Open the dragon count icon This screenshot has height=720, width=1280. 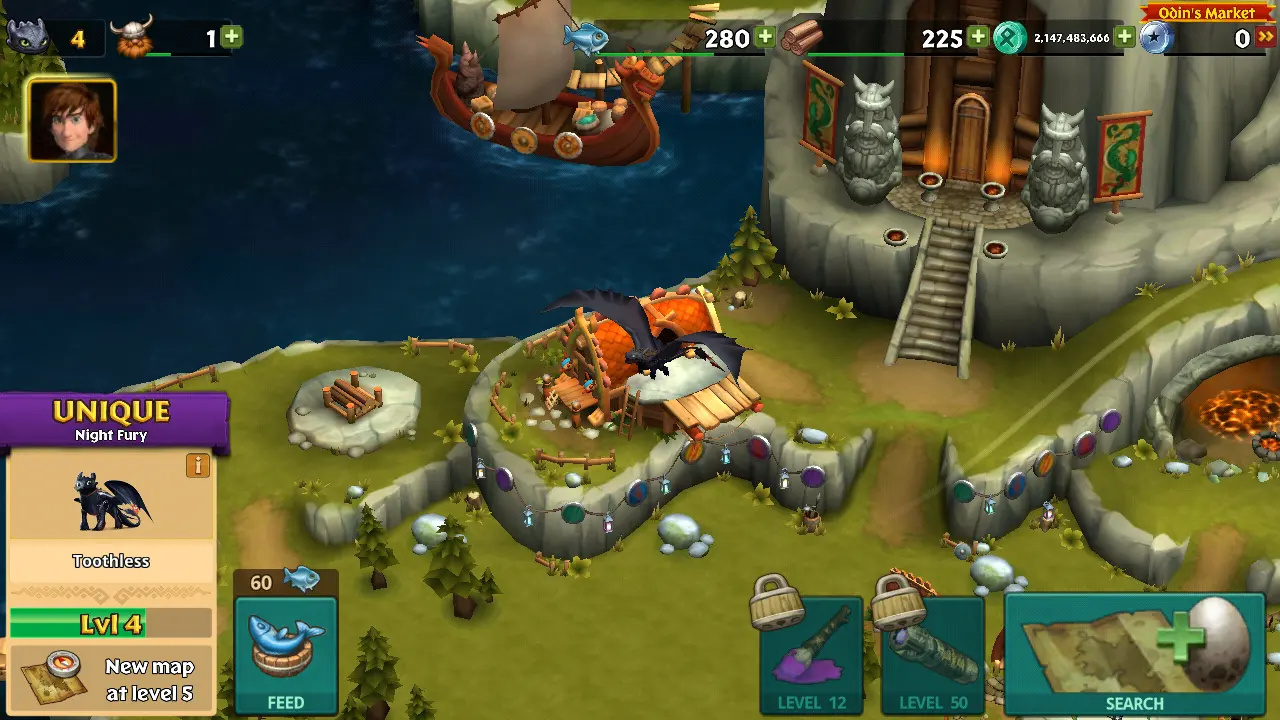(28, 38)
